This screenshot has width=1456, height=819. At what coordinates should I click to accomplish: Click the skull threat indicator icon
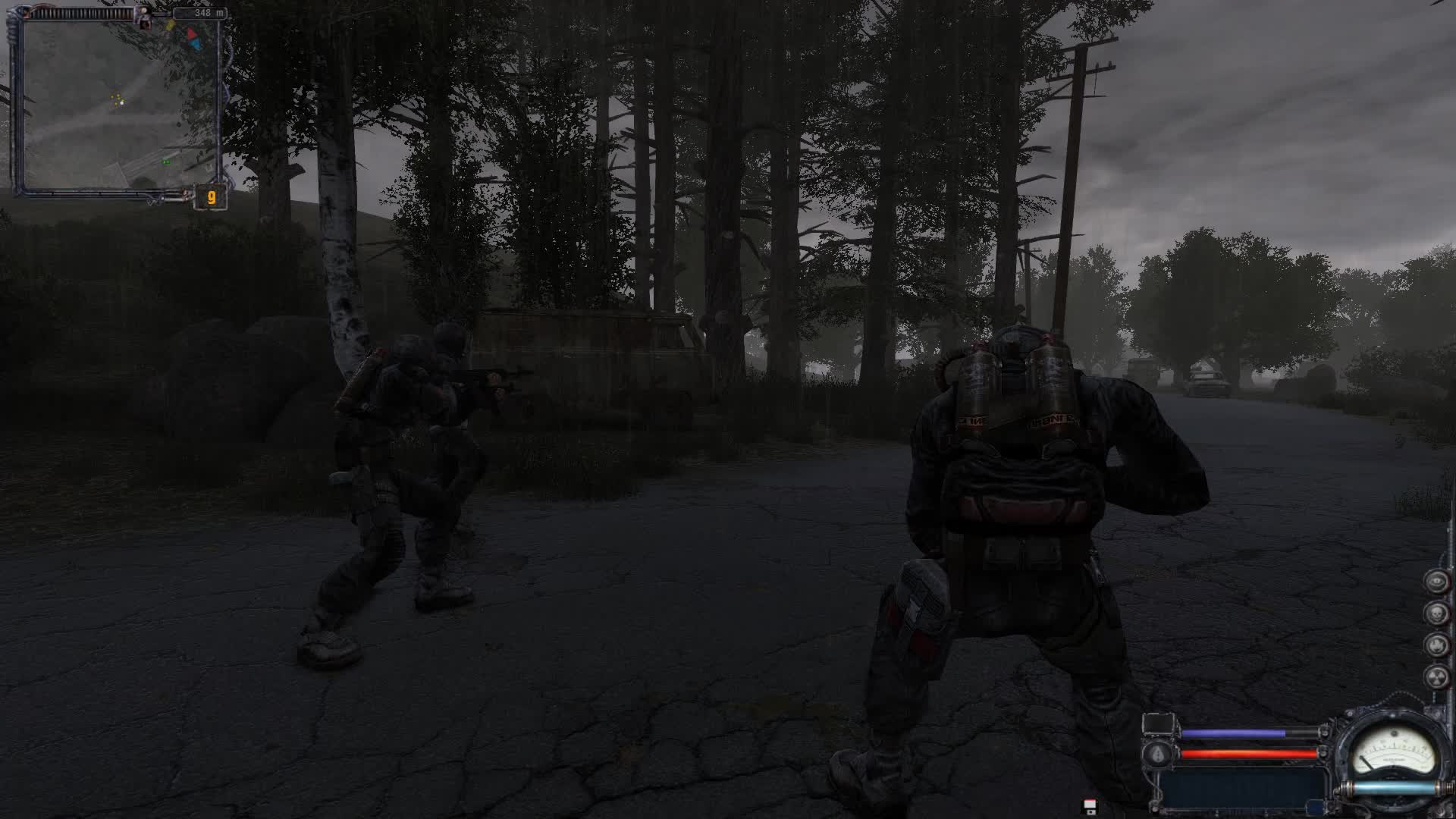pos(1436,612)
